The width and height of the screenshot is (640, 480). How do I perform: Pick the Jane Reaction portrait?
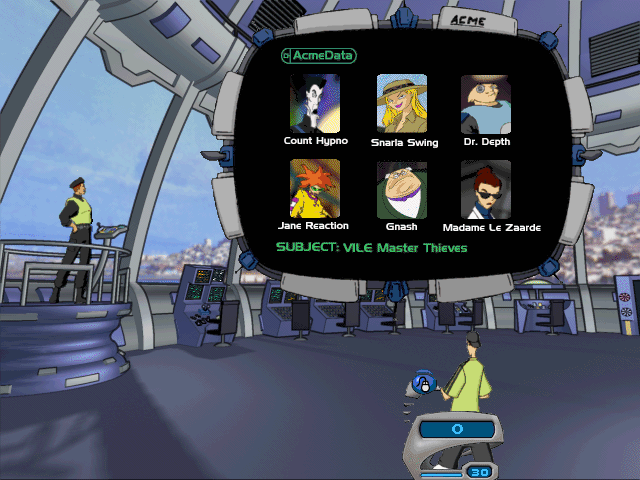pos(315,189)
